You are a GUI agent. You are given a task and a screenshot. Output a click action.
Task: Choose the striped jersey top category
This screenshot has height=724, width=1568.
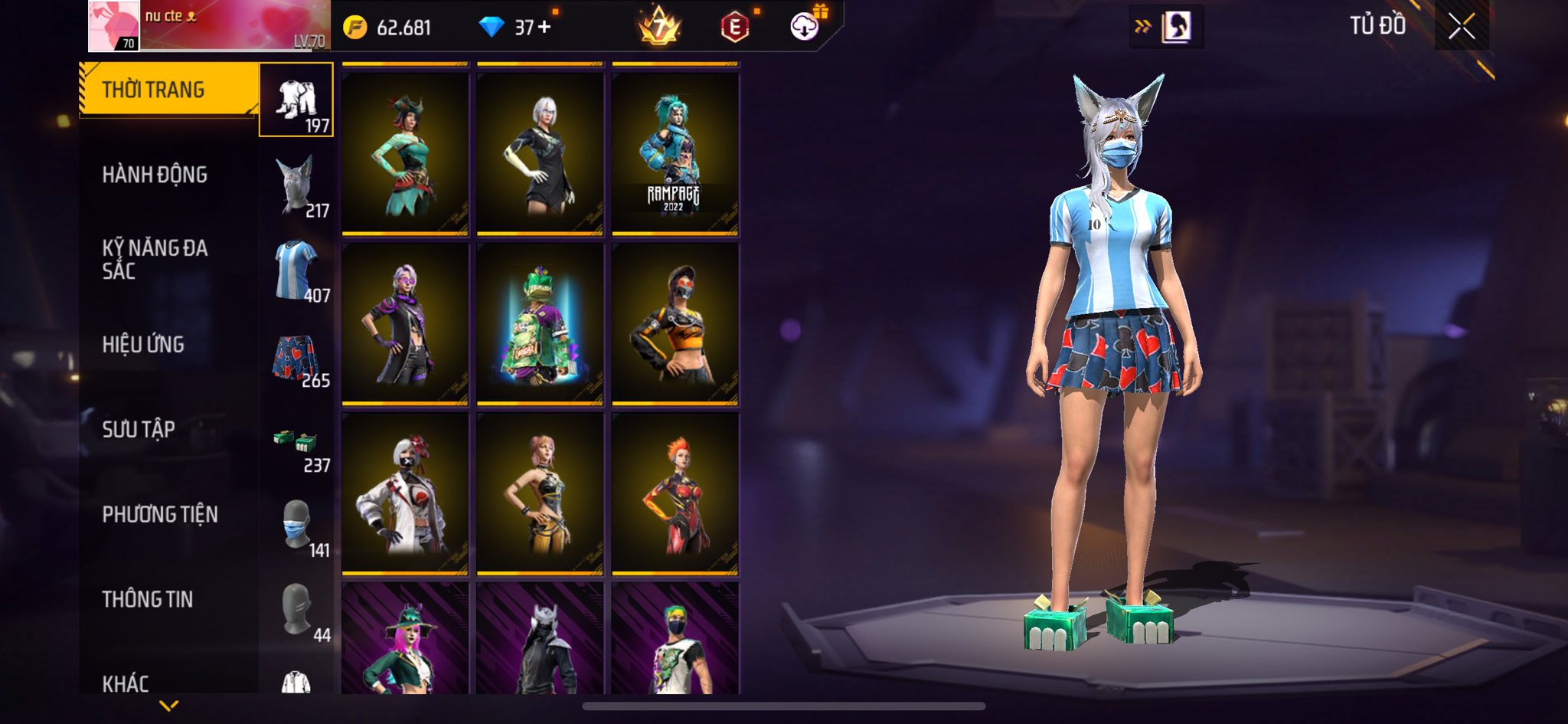[296, 271]
